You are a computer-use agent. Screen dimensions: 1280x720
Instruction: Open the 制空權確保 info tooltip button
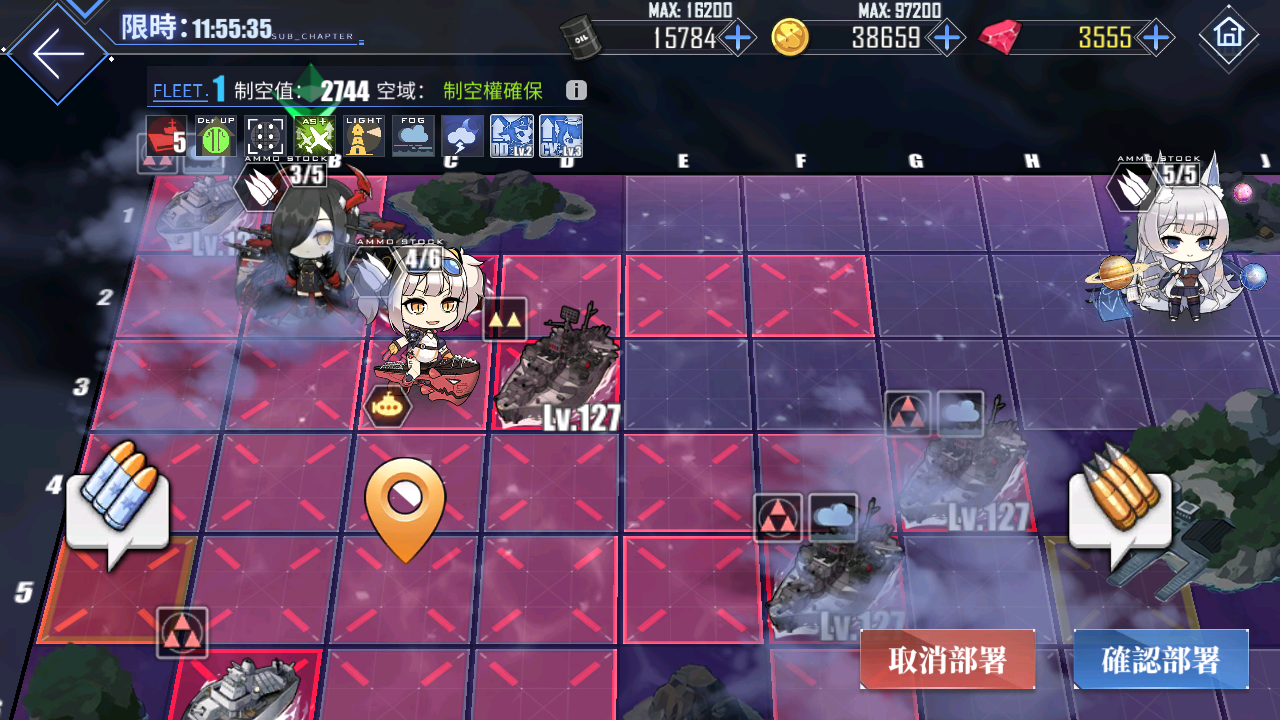click(x=575, y=90)
